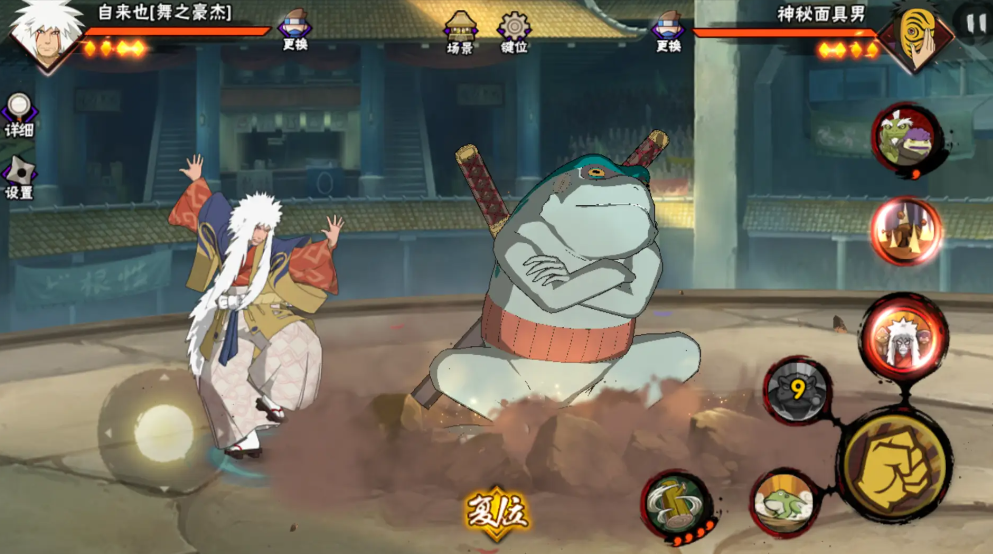Image resolution: width=993 pixels, height=554 pixels.
Task: Pause the match with the pause button
Action: (x=974, y=21)
